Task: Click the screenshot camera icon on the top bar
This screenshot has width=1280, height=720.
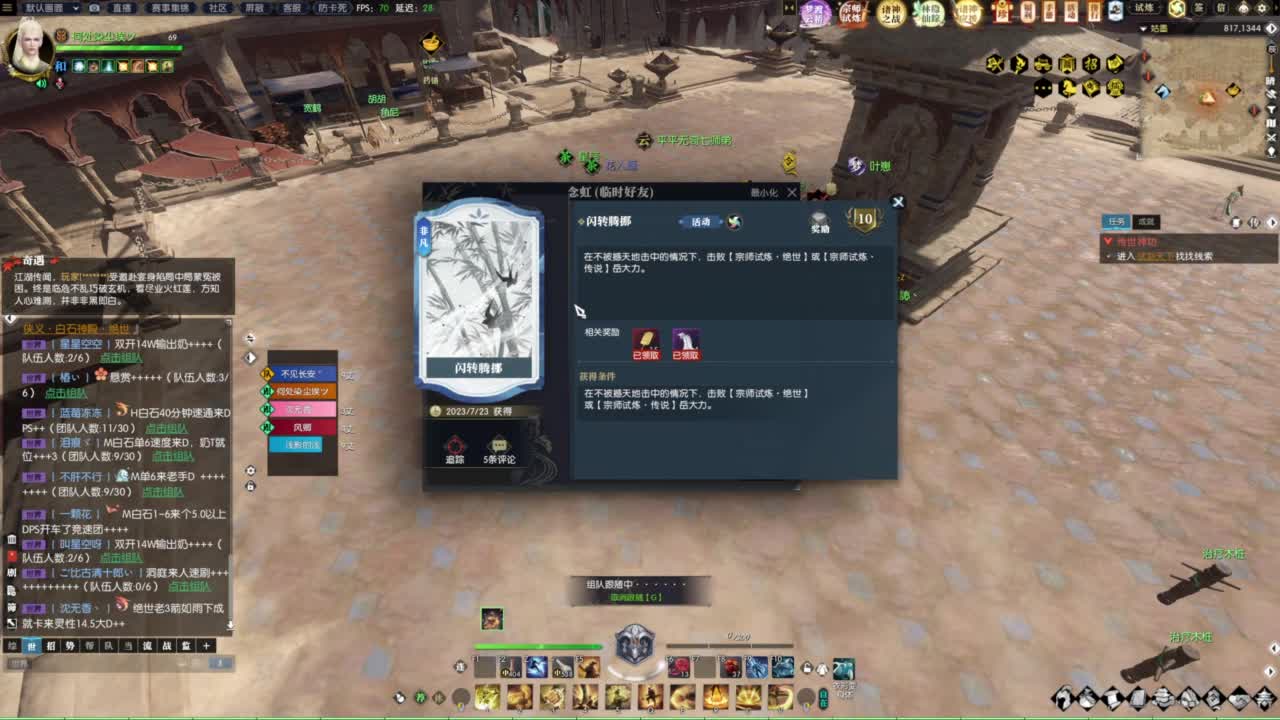Action: pos(95,8)
